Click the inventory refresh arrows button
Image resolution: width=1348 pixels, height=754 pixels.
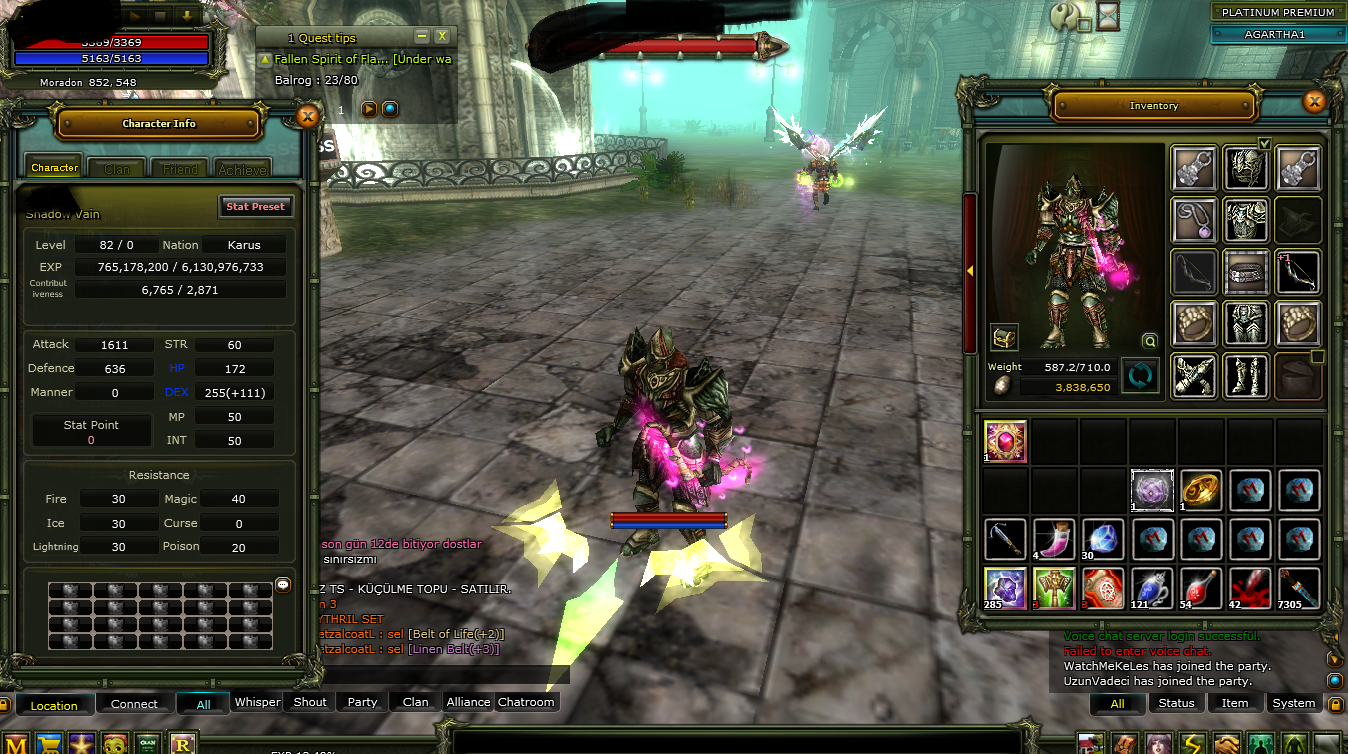click(1140, 376)
